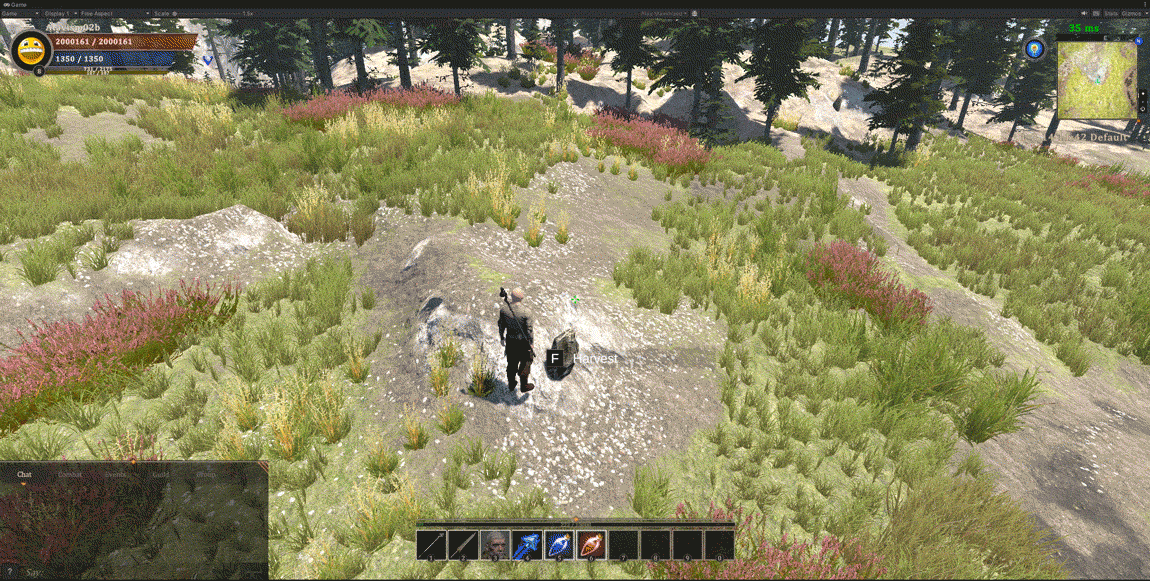Open the Guild chat tab
1150x581 pixels.
point(161,475)
